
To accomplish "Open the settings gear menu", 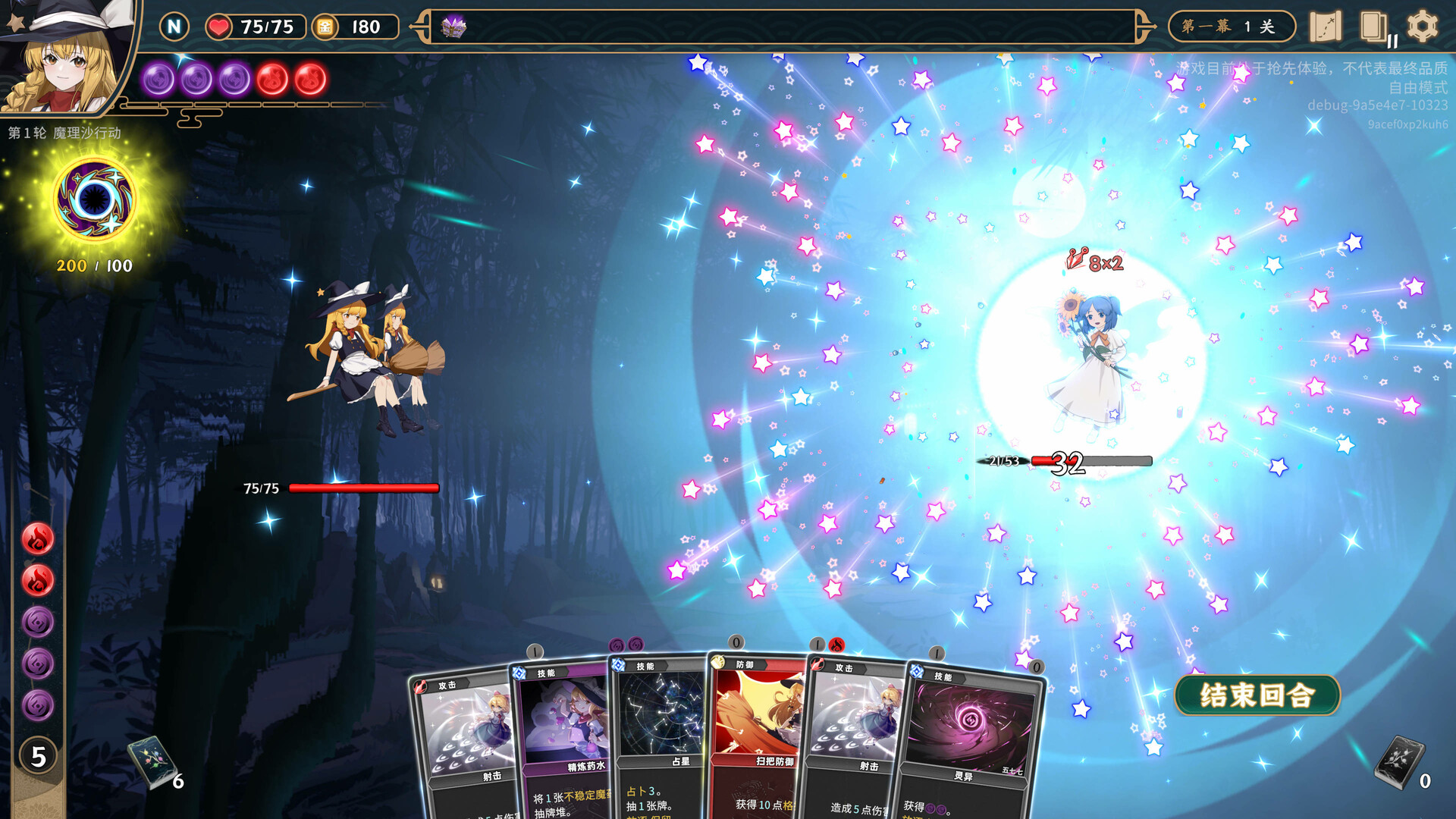I will point(1422,27).
